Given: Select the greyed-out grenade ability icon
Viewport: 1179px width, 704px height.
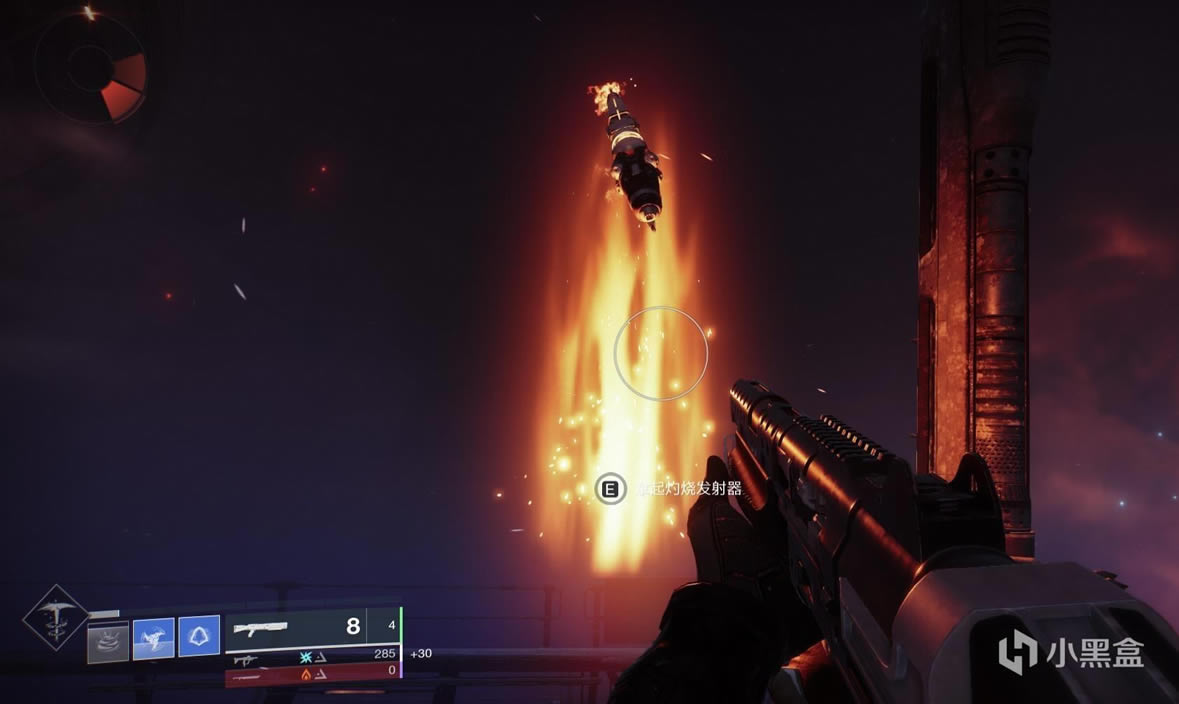Looking at the screenshot, I should click(108, 637).
